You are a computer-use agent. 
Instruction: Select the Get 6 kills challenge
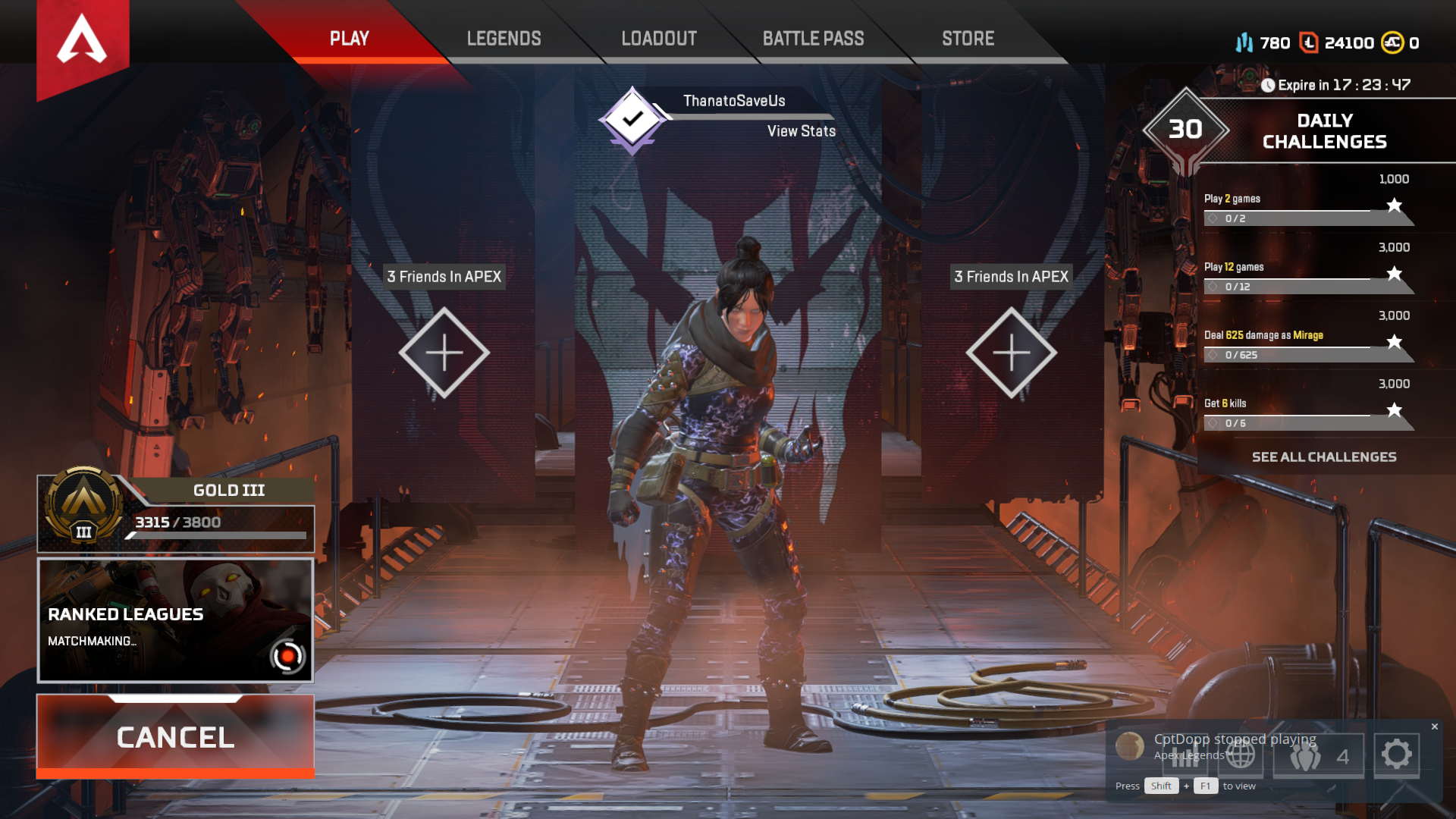pos(1308,413)
